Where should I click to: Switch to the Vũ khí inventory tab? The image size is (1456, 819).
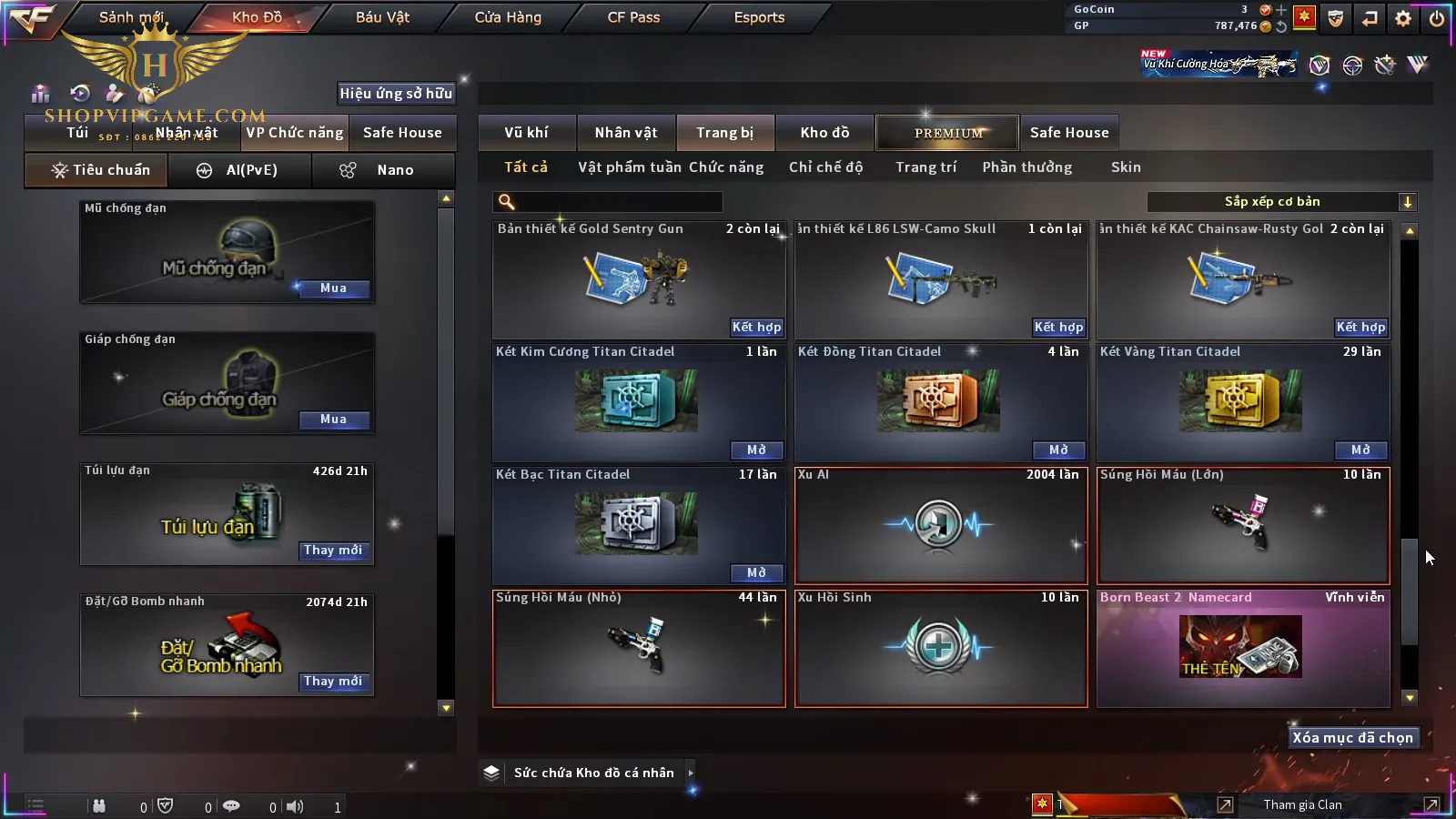526,133
